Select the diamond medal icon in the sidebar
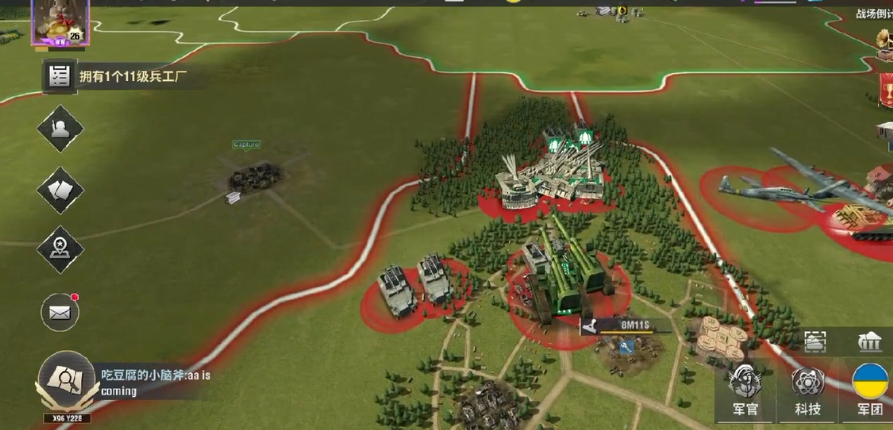Screen dimensions: 893x430 pos(60,249)
